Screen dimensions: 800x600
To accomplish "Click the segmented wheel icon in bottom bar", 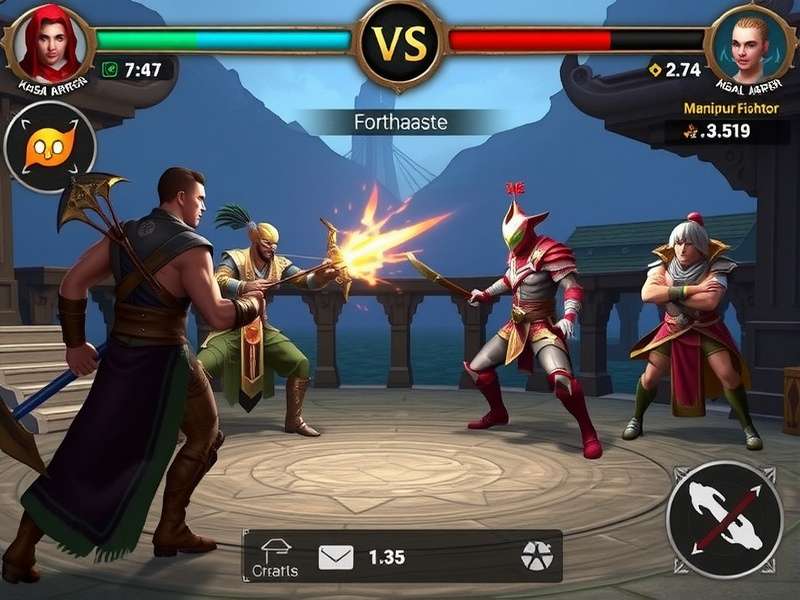I will (x=535, y=558).
